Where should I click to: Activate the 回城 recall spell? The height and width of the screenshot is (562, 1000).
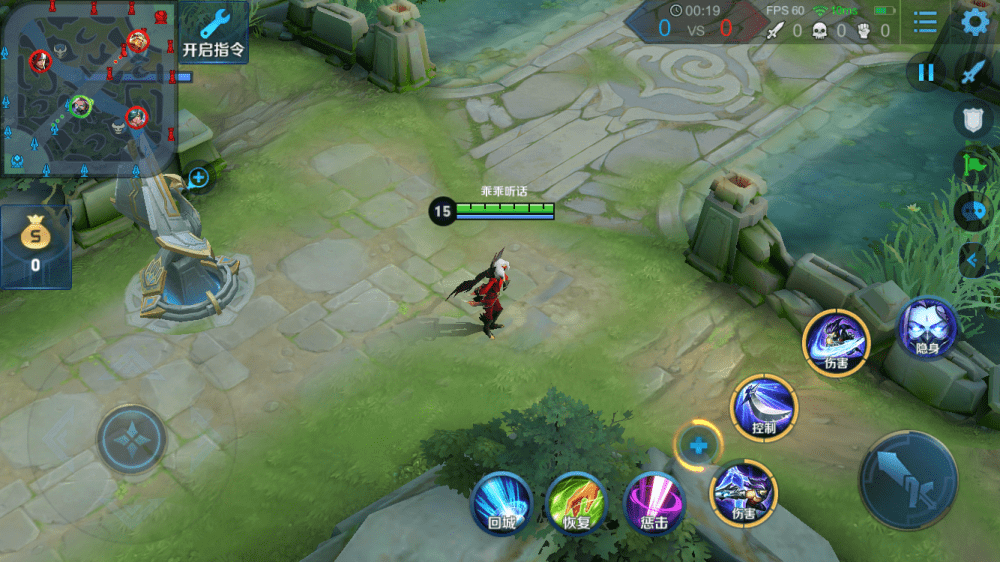click(501, 501)
